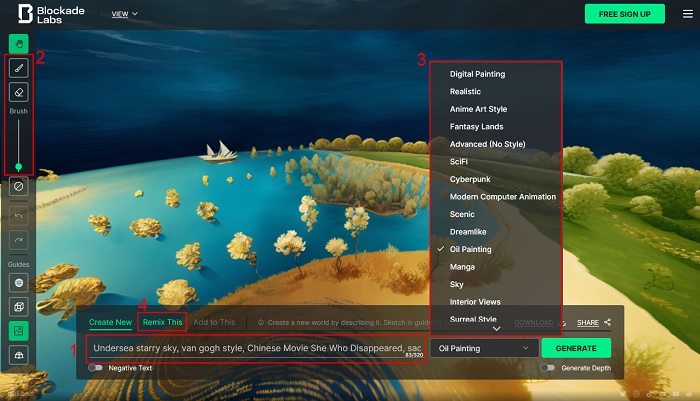The width and height of the screenshot is (700, 401).
Task: Select Fantasy Lands style
Action: point(476,127)
